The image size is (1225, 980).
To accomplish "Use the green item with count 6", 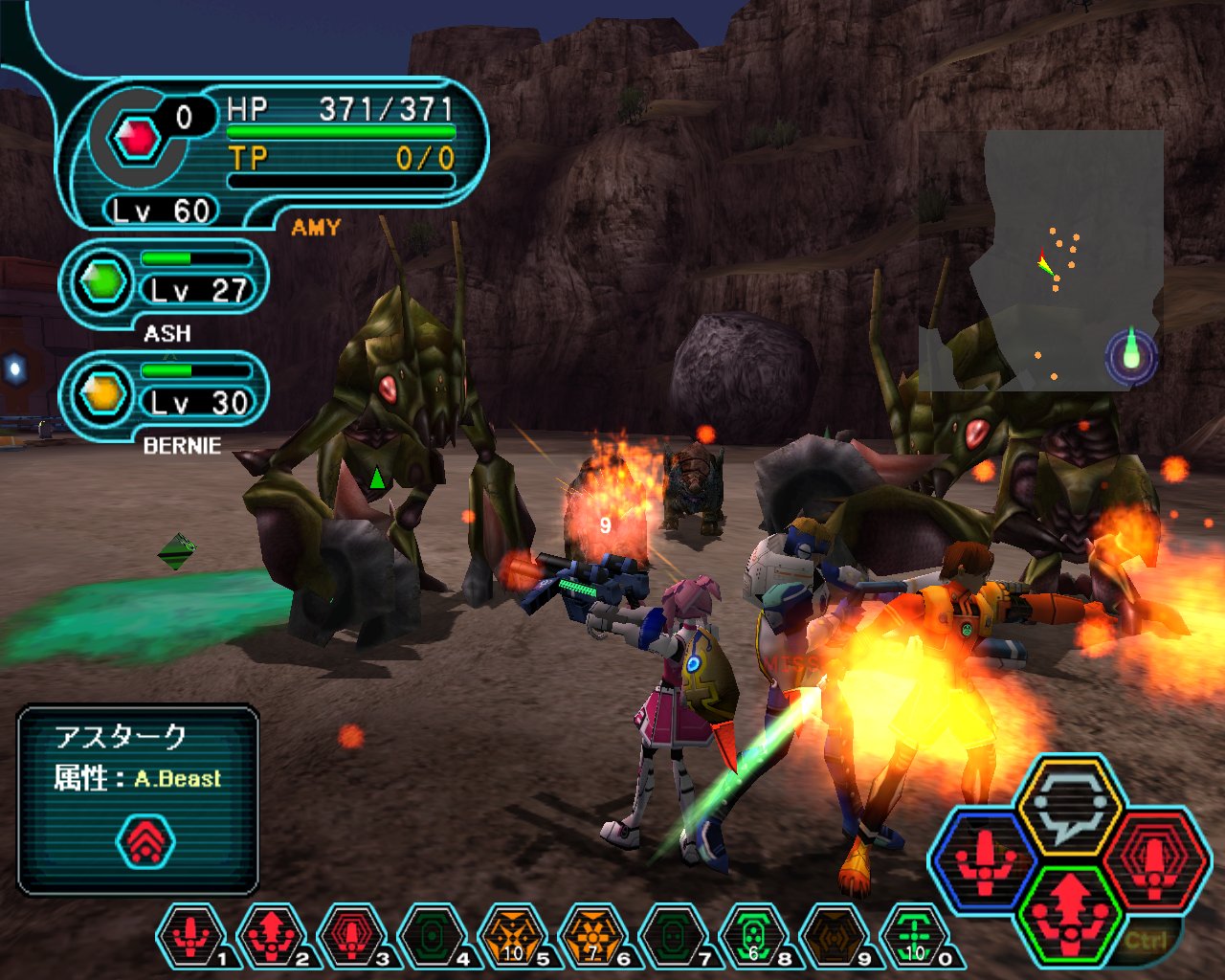I will click(754, 935).
